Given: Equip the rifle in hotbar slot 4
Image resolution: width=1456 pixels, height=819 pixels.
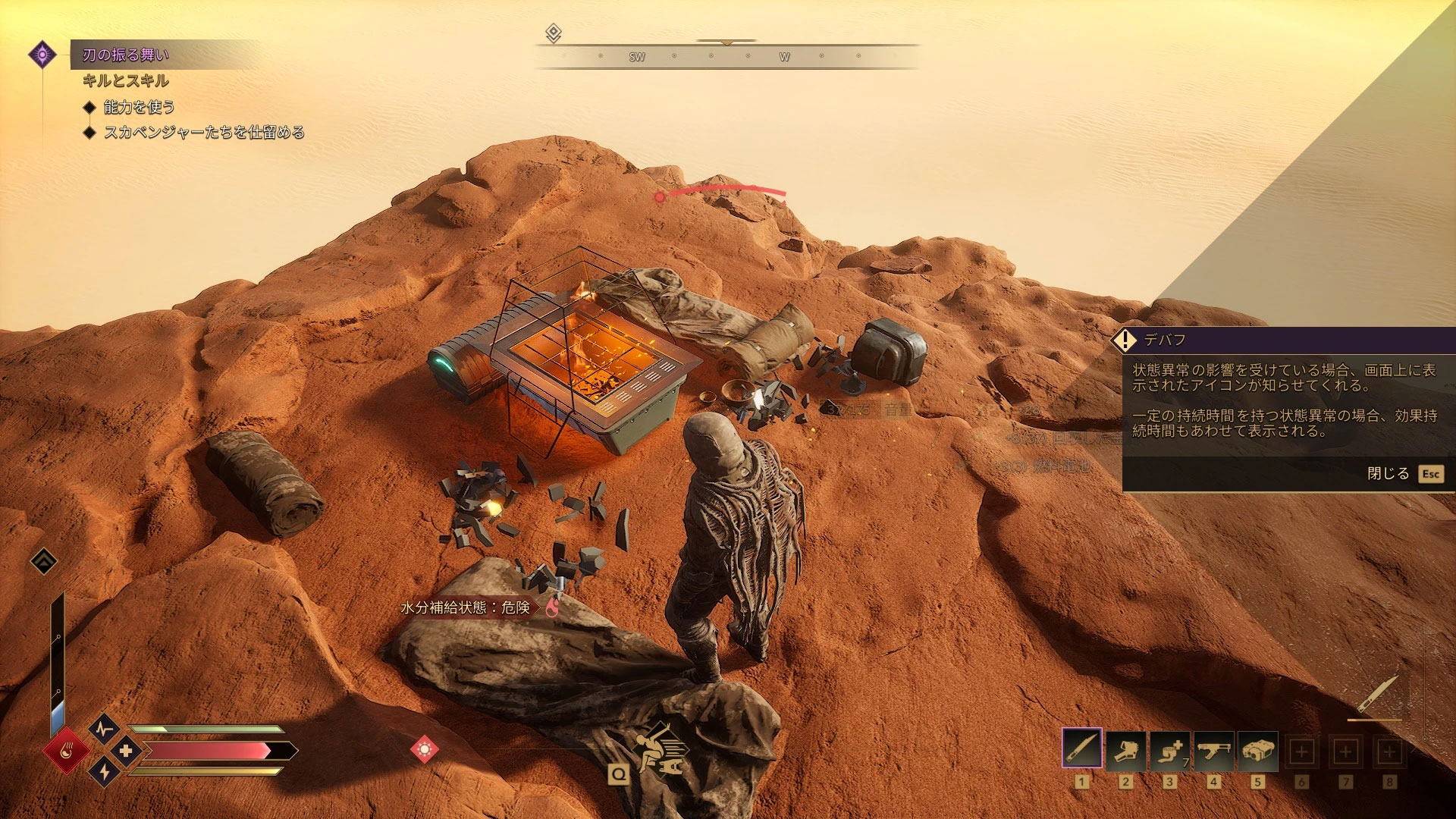Looking at the screenshot, I should click(1214, 751).
